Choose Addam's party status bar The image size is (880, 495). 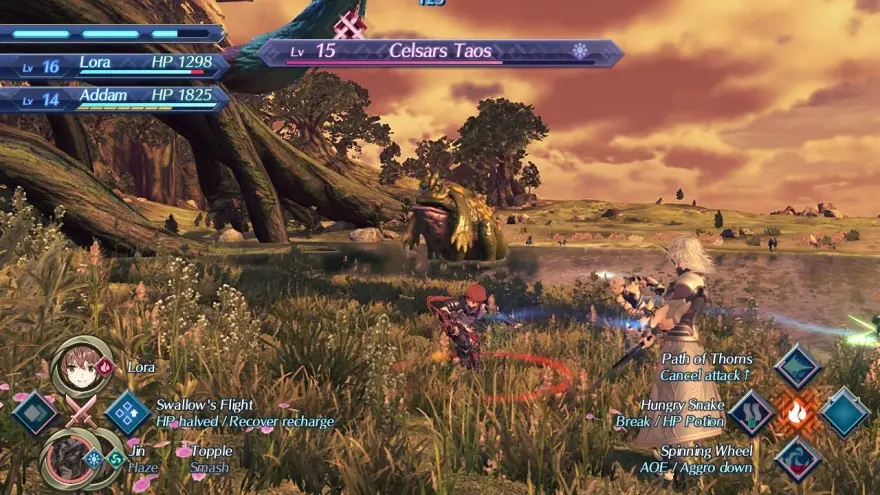(x=115, y=97)
